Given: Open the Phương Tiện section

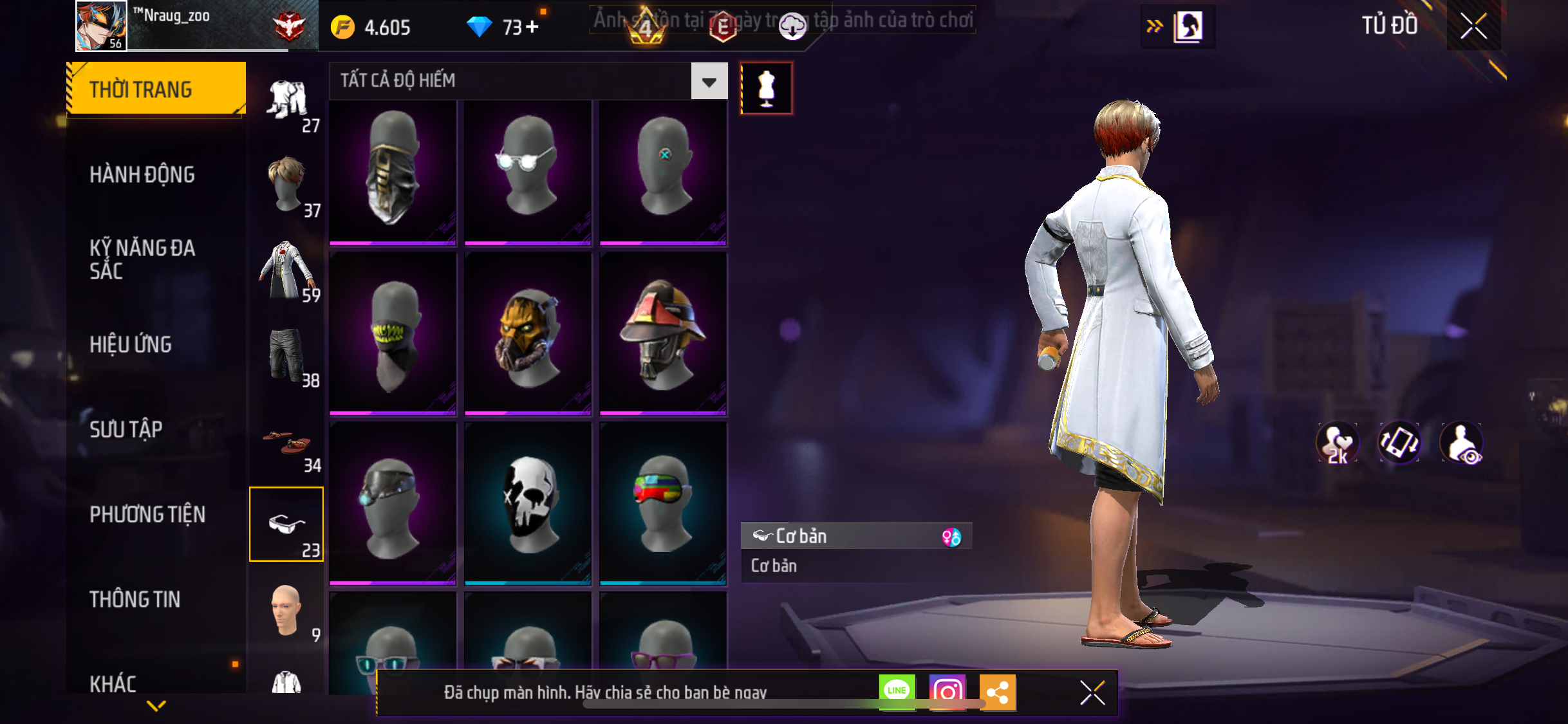Looking at the screenshot, I should point(147,514).
